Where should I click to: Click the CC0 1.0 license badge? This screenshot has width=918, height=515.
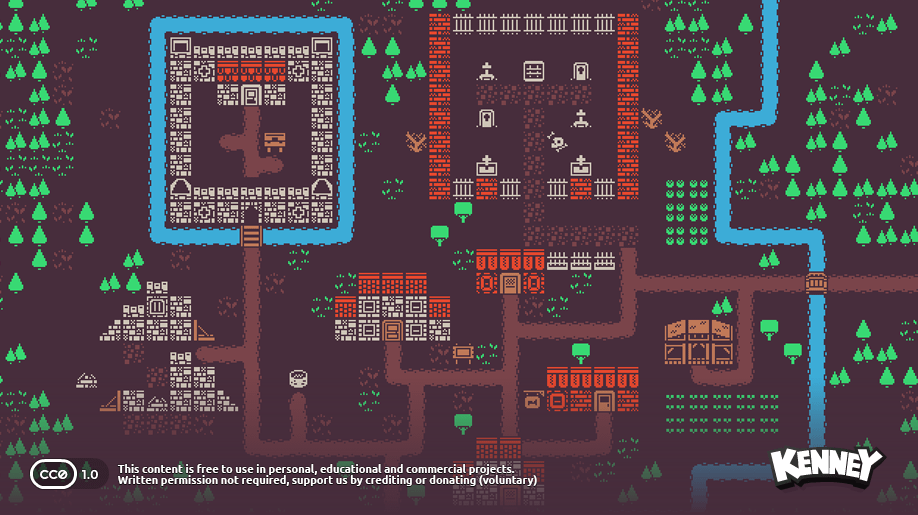point(66,473)
